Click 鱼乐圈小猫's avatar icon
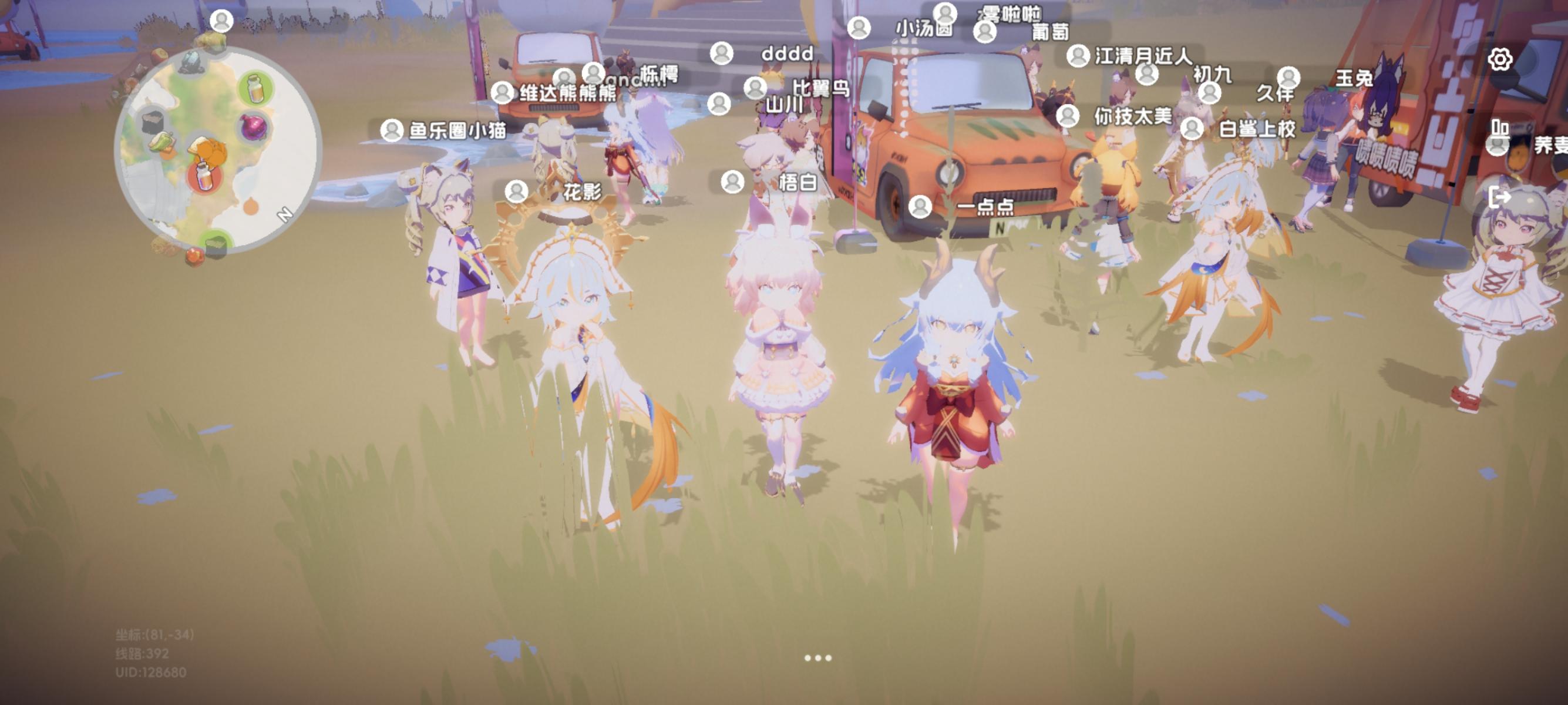This screenshot has height=705, width=1568. point(392,131)
